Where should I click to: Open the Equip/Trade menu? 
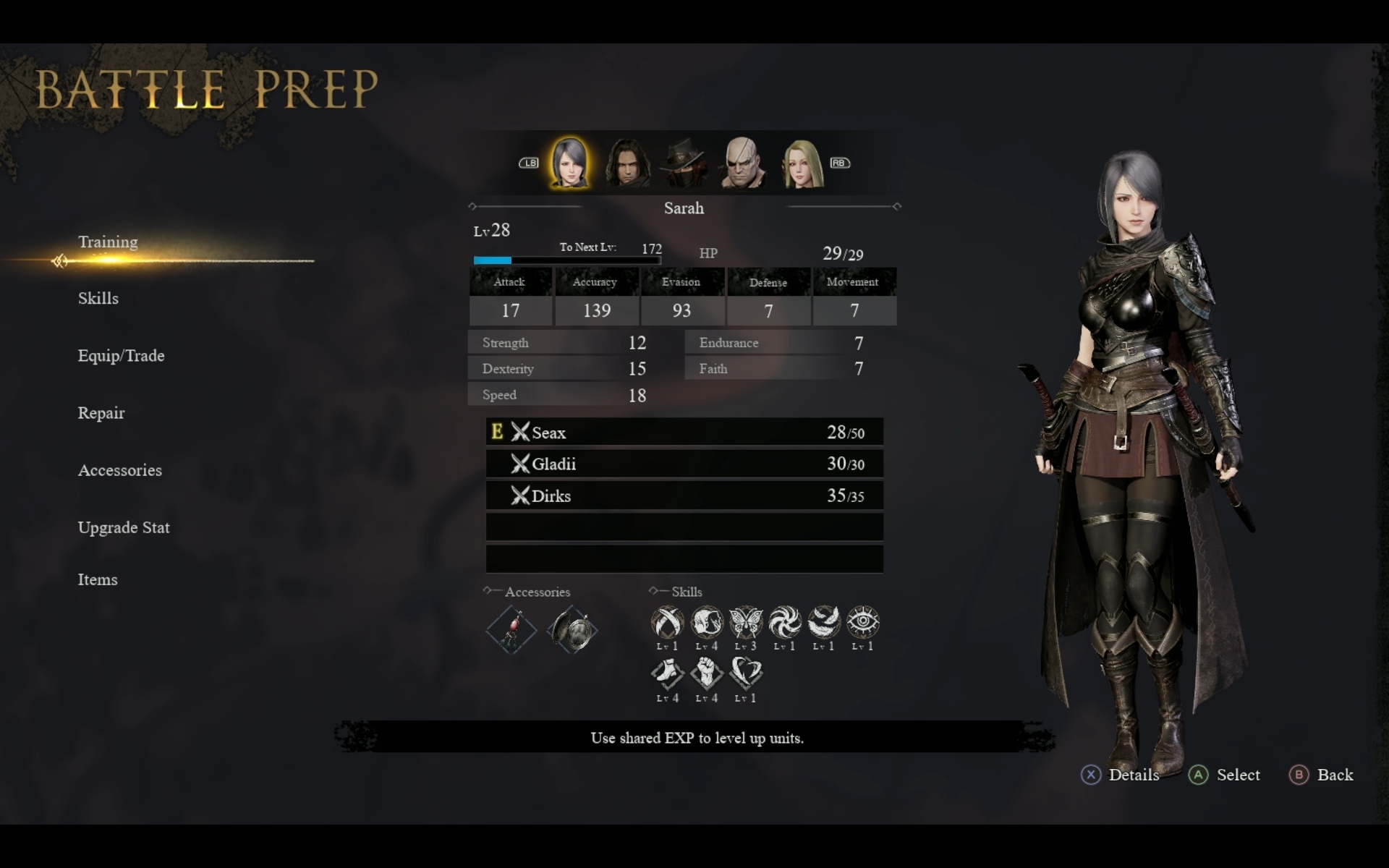tap(121, 356)
